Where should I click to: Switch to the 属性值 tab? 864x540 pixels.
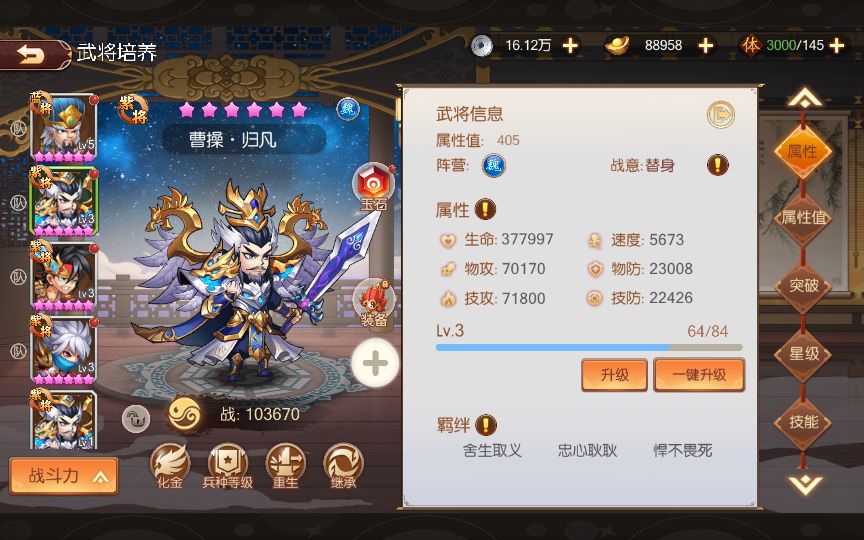tap(804, 218)
